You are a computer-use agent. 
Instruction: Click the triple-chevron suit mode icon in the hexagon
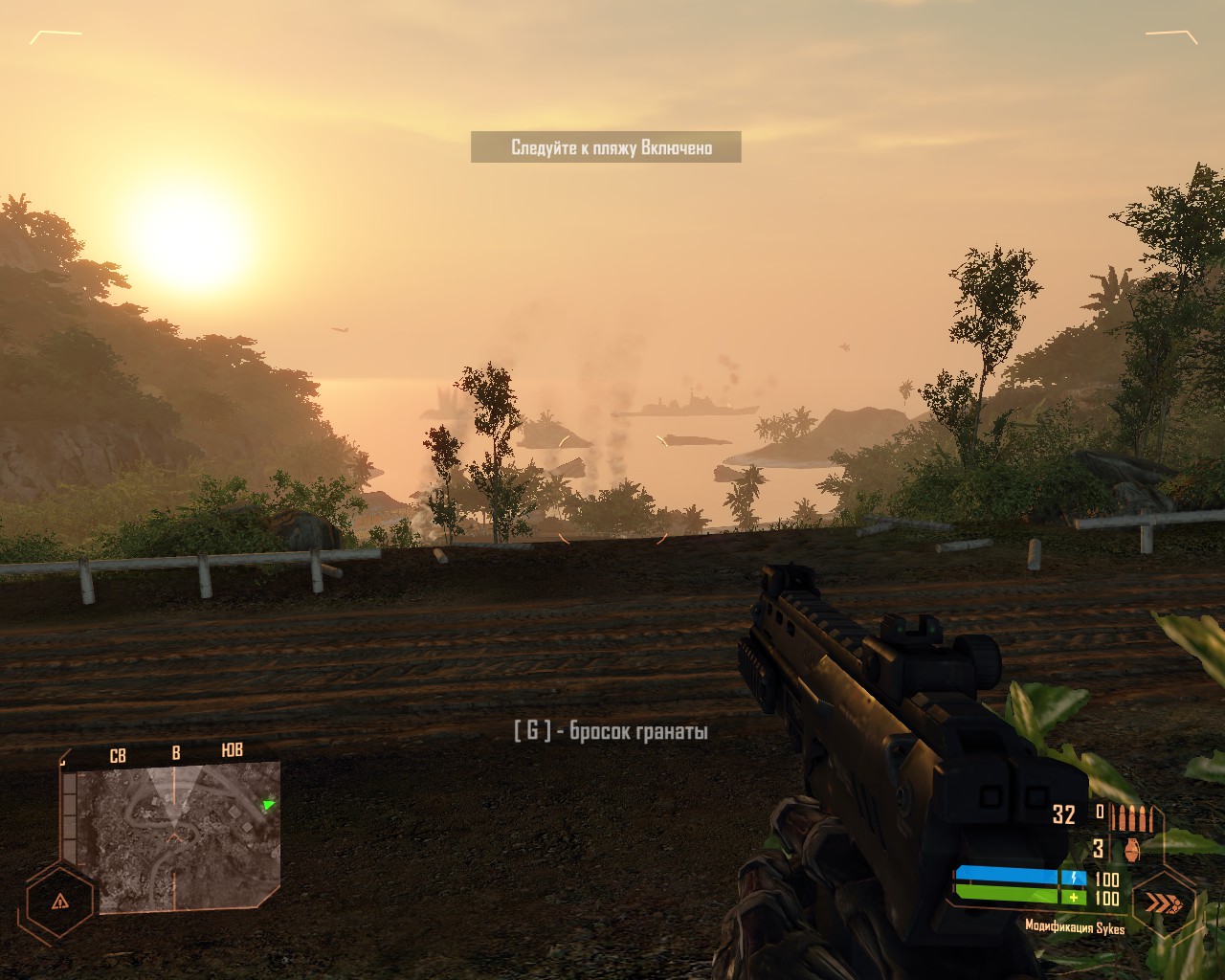[1161, 901]
